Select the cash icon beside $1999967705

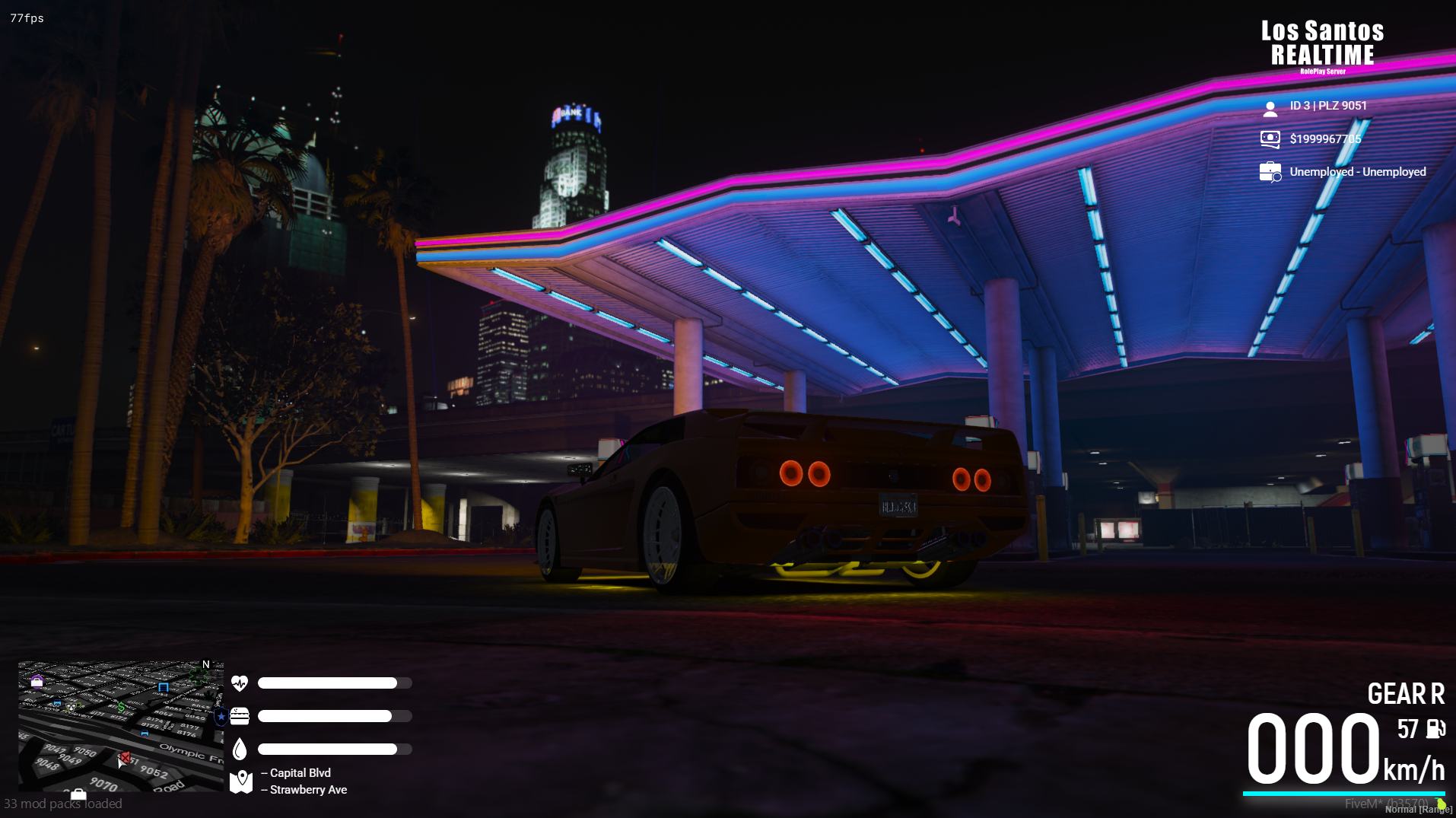pyautogui.click(x=1270, y=139)
